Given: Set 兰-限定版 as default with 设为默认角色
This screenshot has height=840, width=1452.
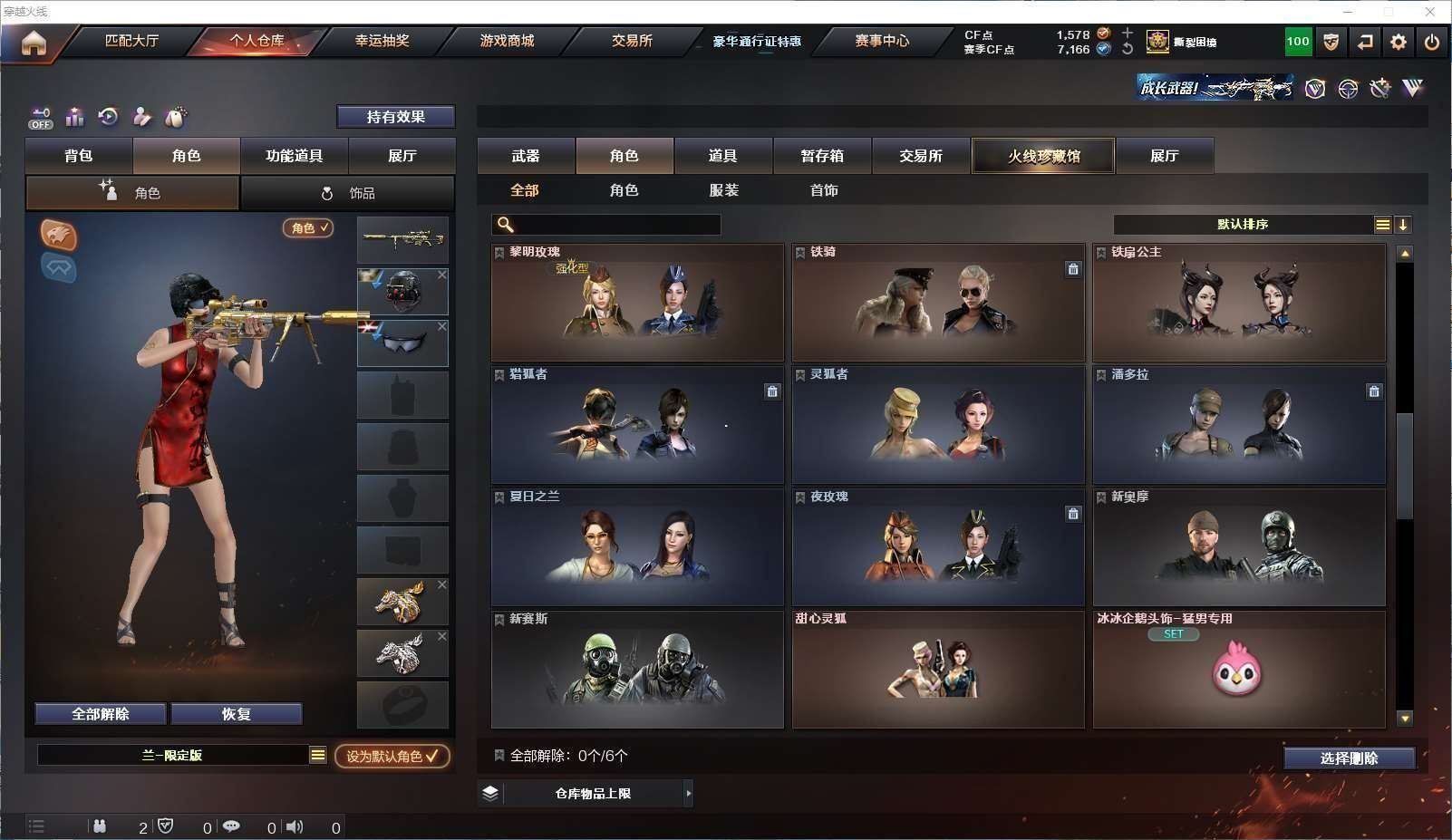Looking at the screenshot, I should tap(392, 756).
